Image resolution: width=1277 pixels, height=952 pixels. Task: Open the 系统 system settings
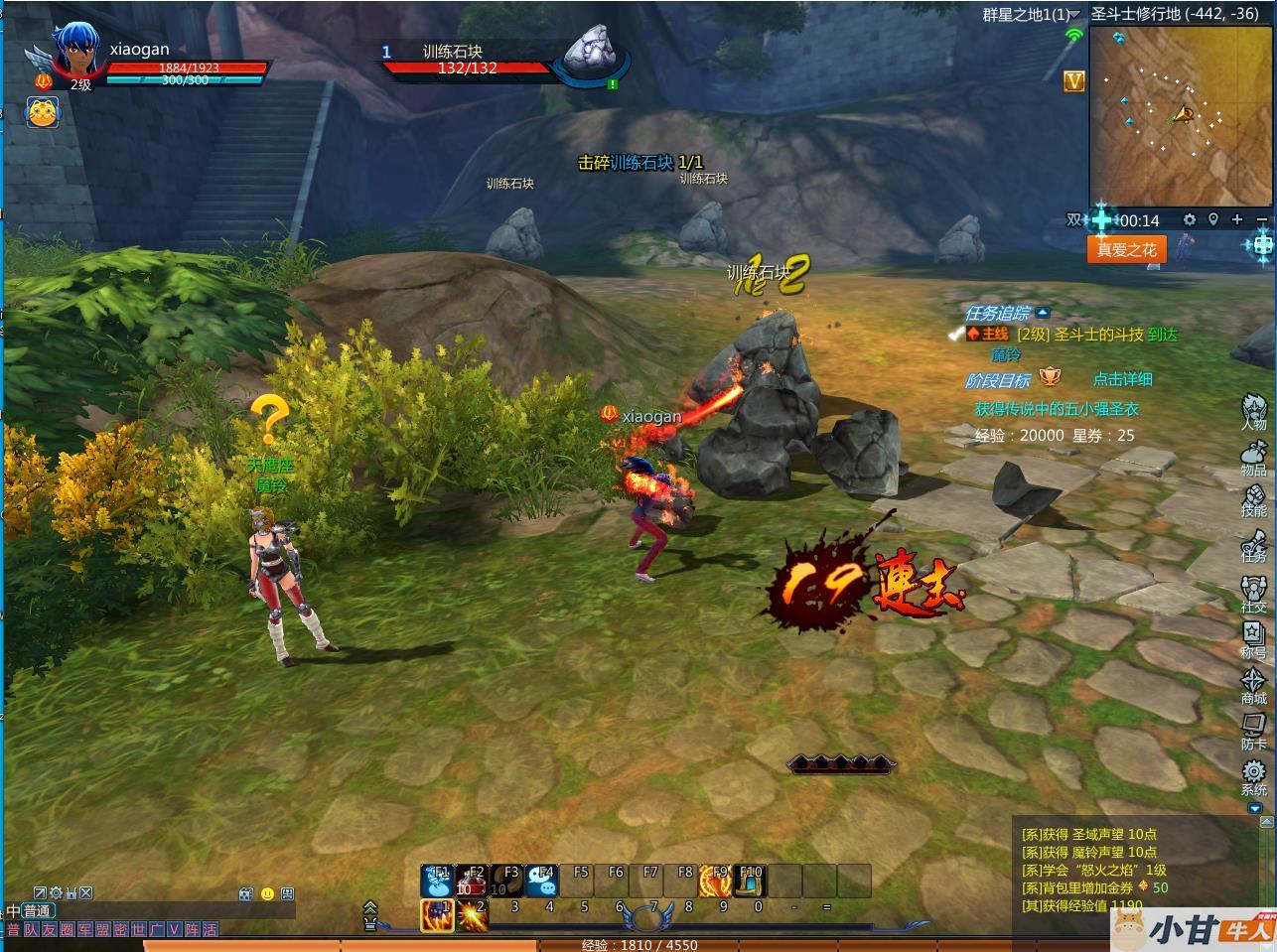tap(1253, 777)
